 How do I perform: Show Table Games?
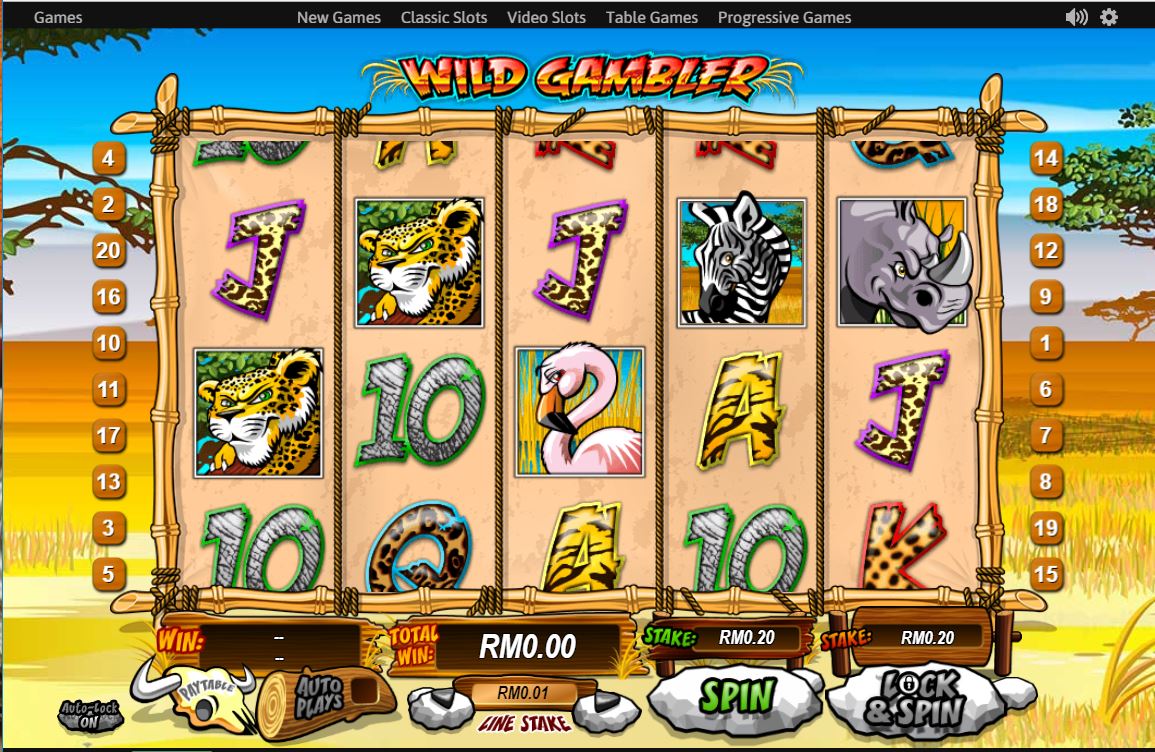tap(651, 17)
